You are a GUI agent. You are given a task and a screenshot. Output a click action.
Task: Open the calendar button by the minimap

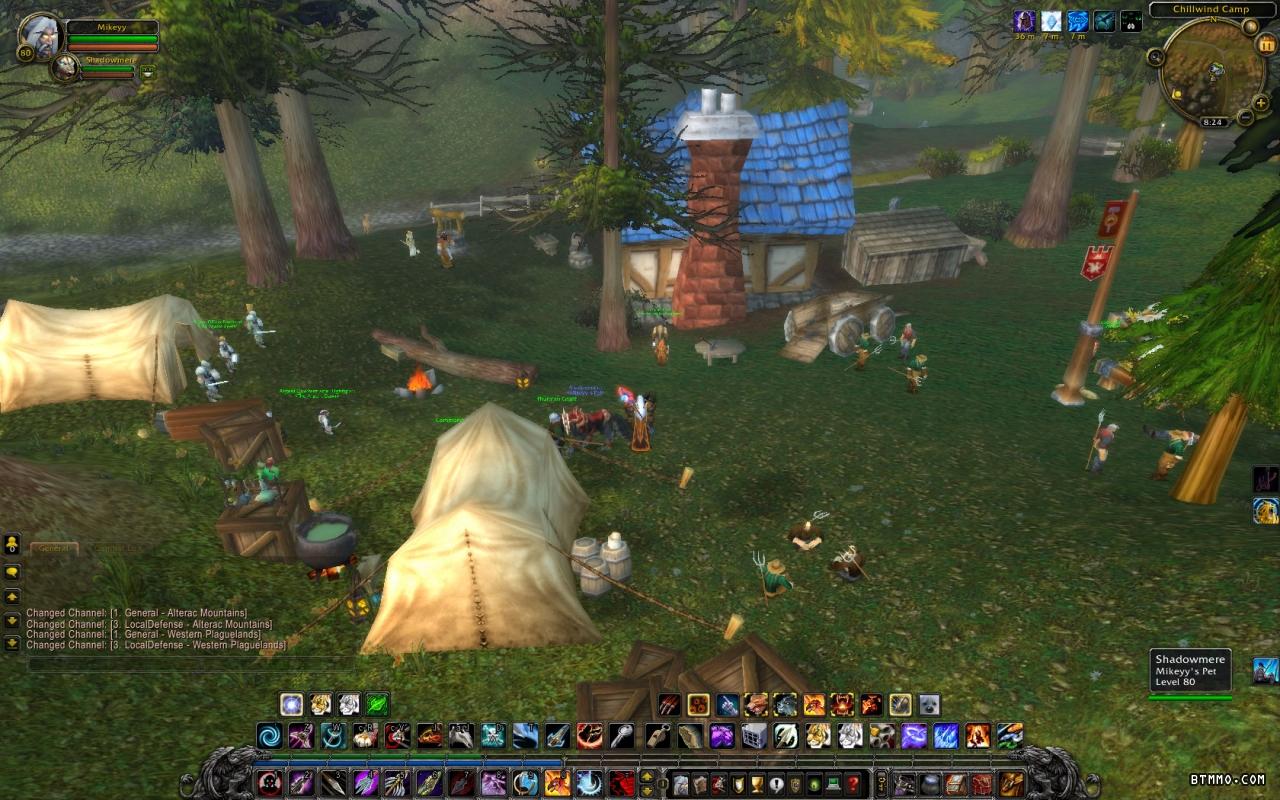click(x=1266, y=44)
